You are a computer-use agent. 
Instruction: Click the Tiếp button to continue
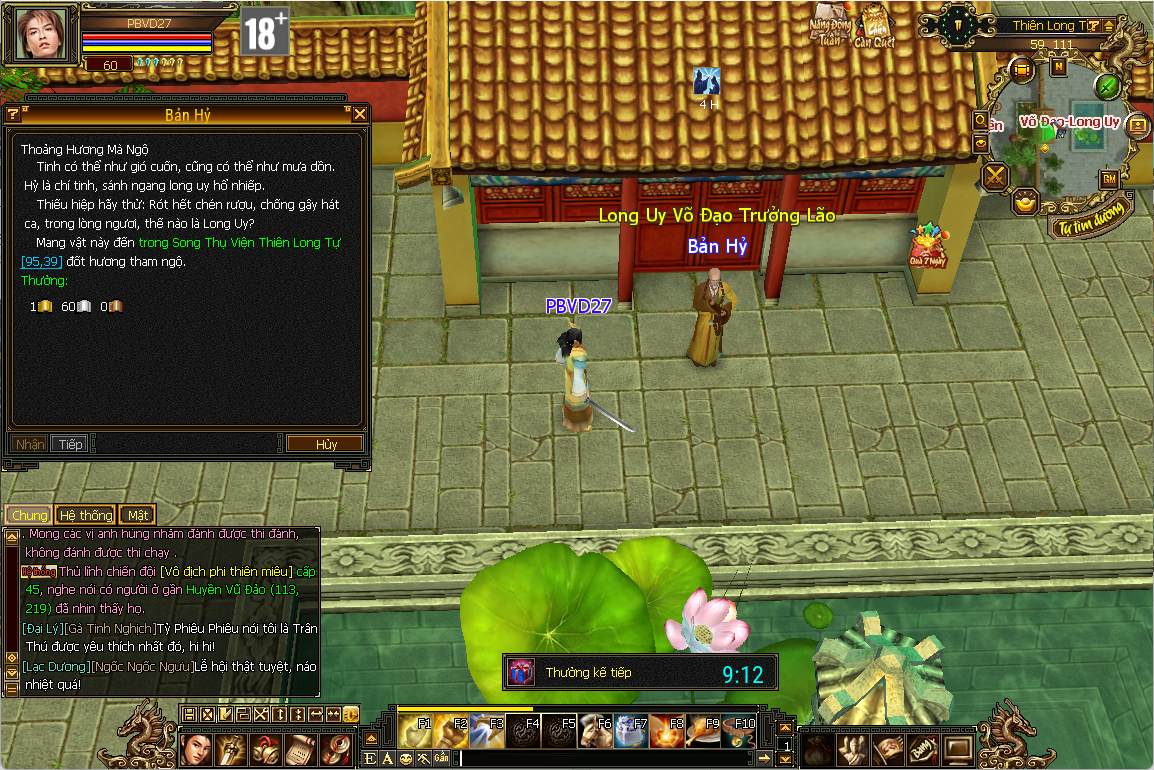(70, 444)
